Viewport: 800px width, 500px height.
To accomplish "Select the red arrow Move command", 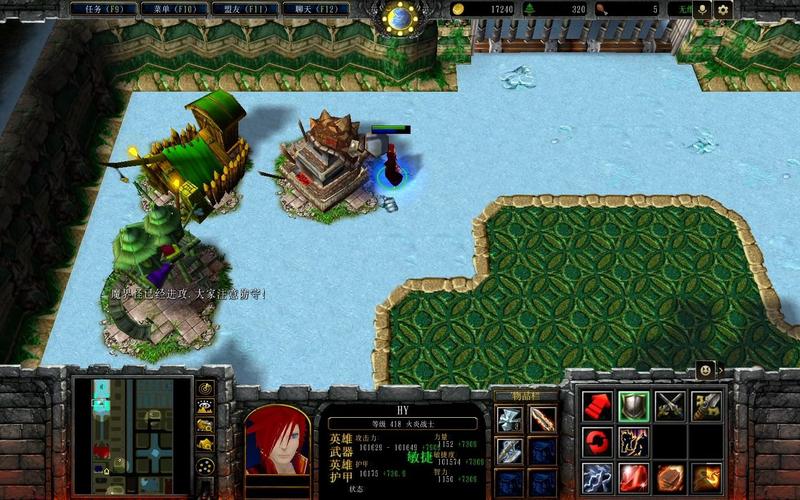I will (598, 406).
